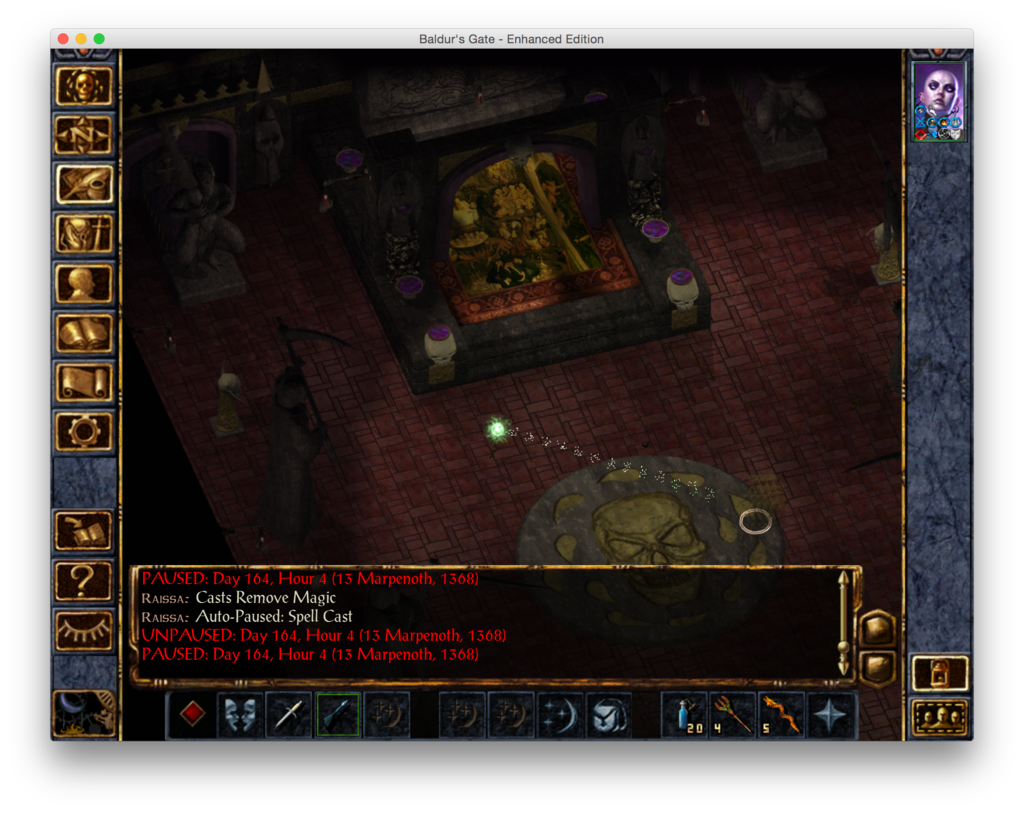Open the crescent moon spell button
Viewport: 1024px width, 813px height.
pyautogui.click(x=560, y=714)
